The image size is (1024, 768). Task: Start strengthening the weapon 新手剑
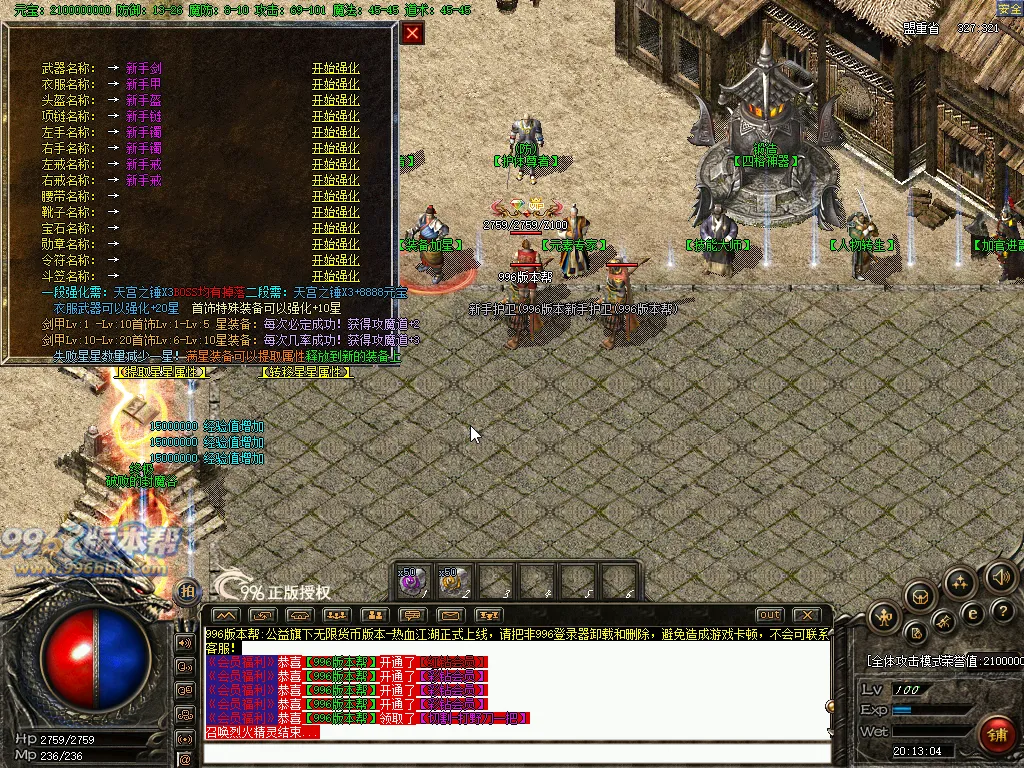click(335, 68)
